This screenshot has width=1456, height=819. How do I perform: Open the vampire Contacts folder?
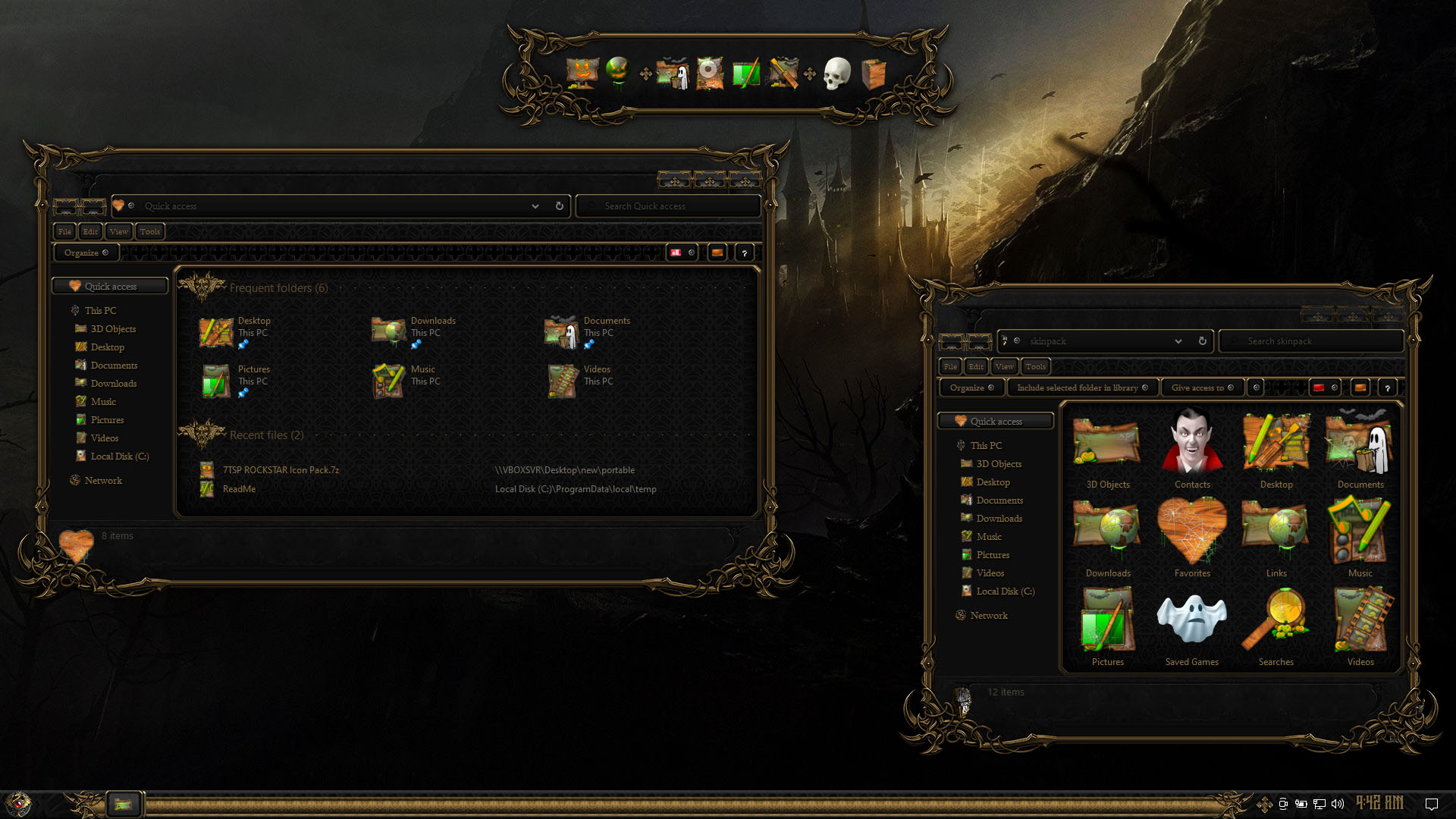(x=1191, y=449)
